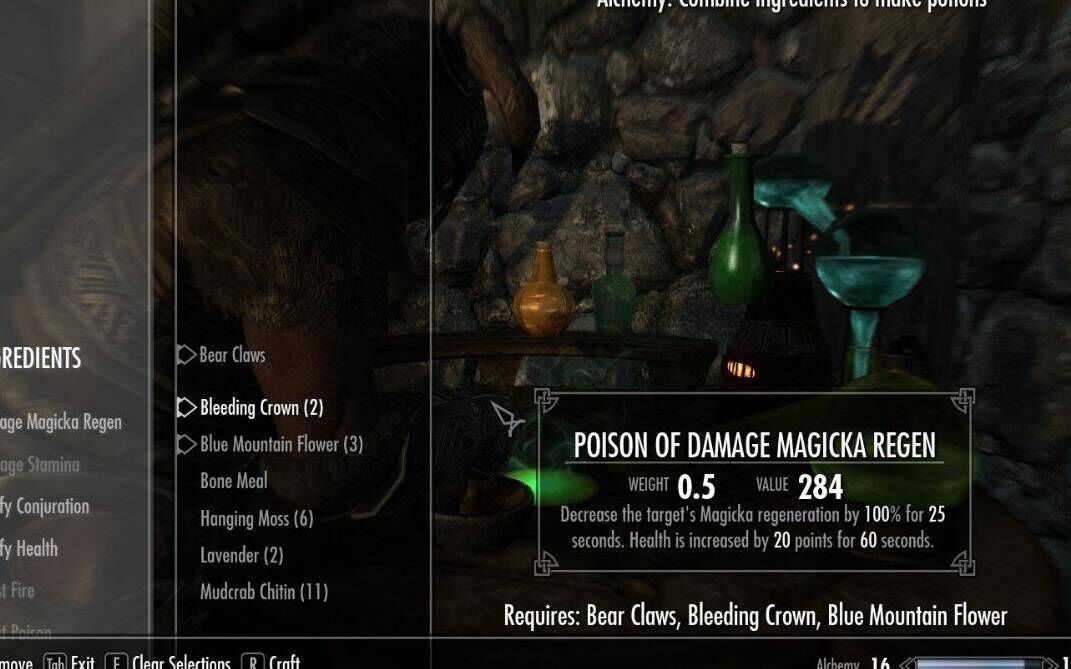This screenshot has width=1071, height=669.
Task: Open the Damage Magicka Regen effect category
Action: click(x=60, y=422)
